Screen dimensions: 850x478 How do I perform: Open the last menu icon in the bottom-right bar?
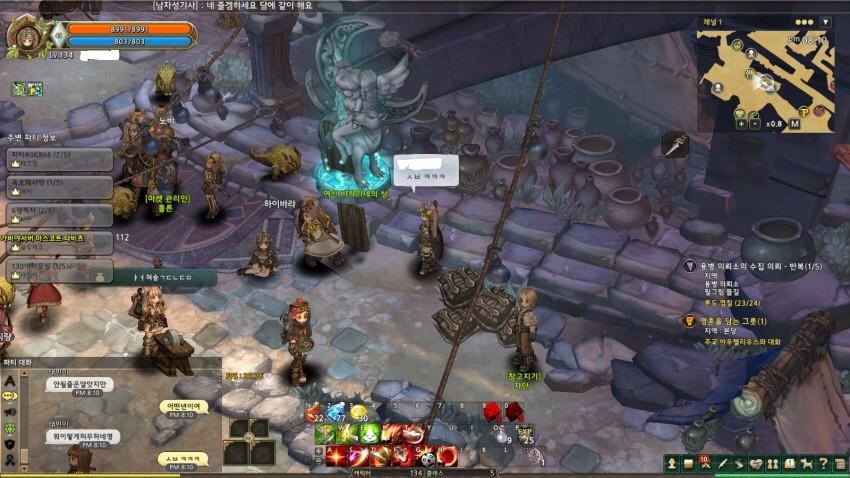pos(839,464)
